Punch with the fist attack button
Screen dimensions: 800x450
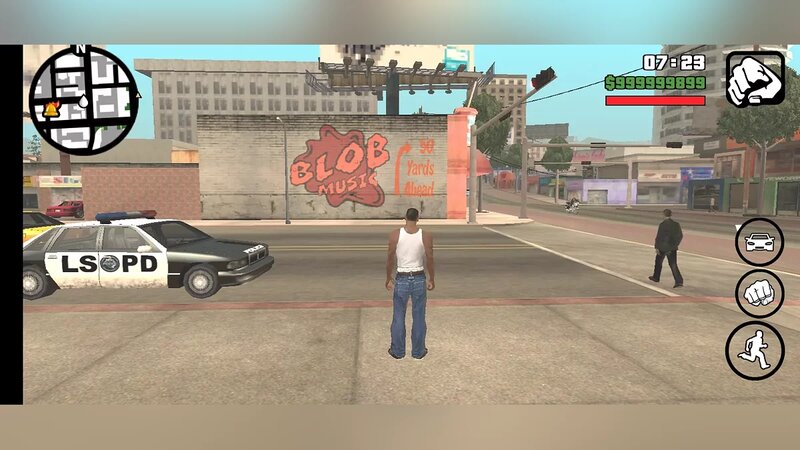[760, 294]
